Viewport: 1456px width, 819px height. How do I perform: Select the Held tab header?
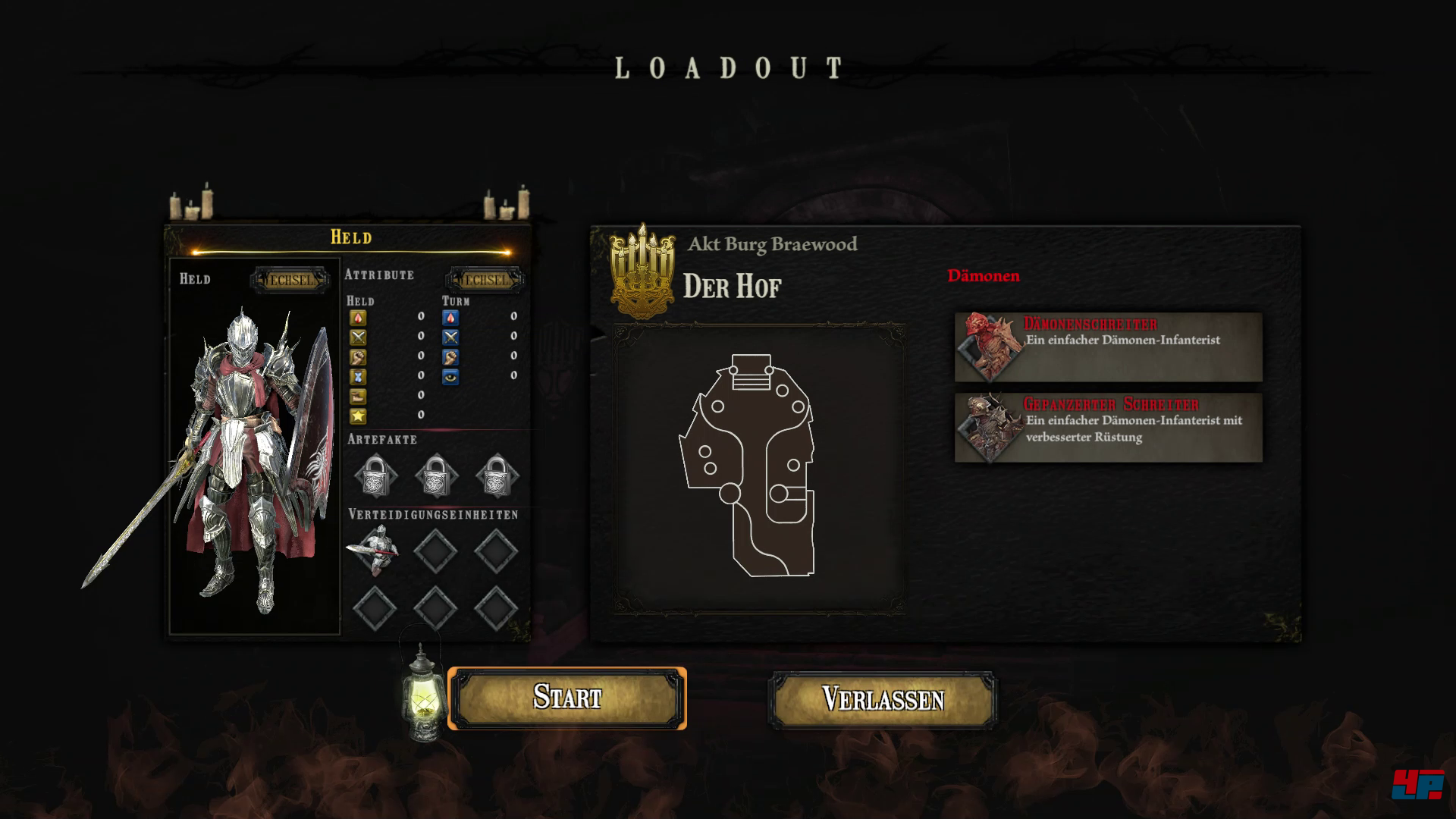(350, 237)
